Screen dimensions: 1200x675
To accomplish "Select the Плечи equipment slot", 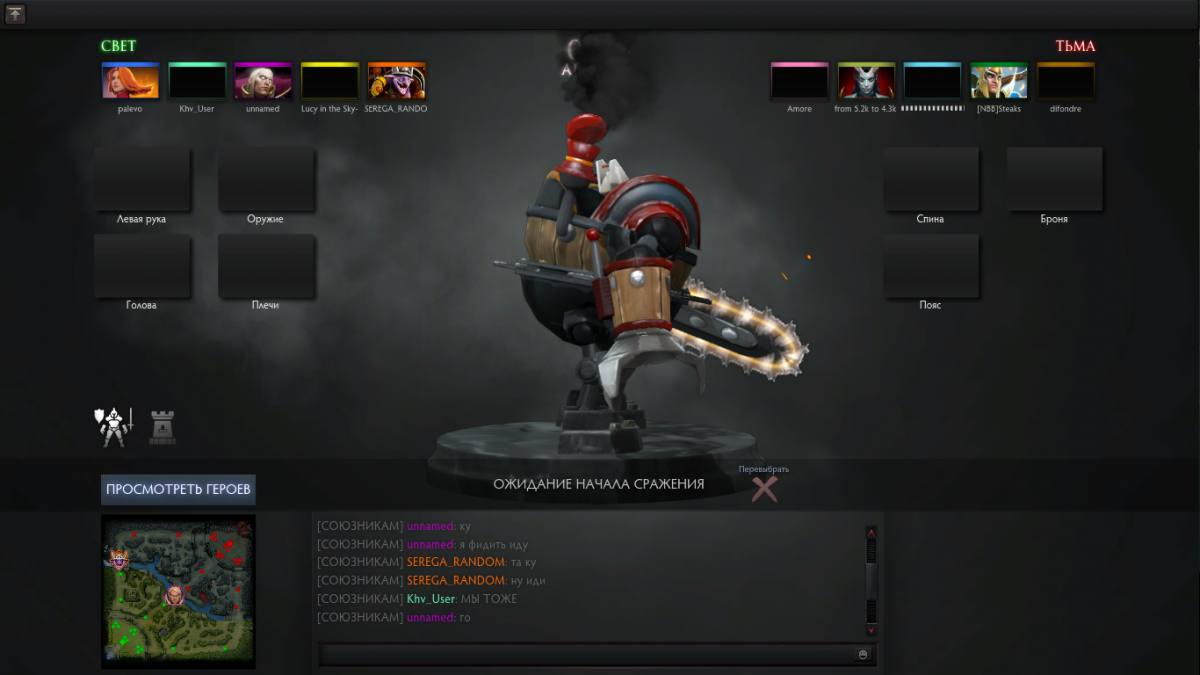I will 266,266.
